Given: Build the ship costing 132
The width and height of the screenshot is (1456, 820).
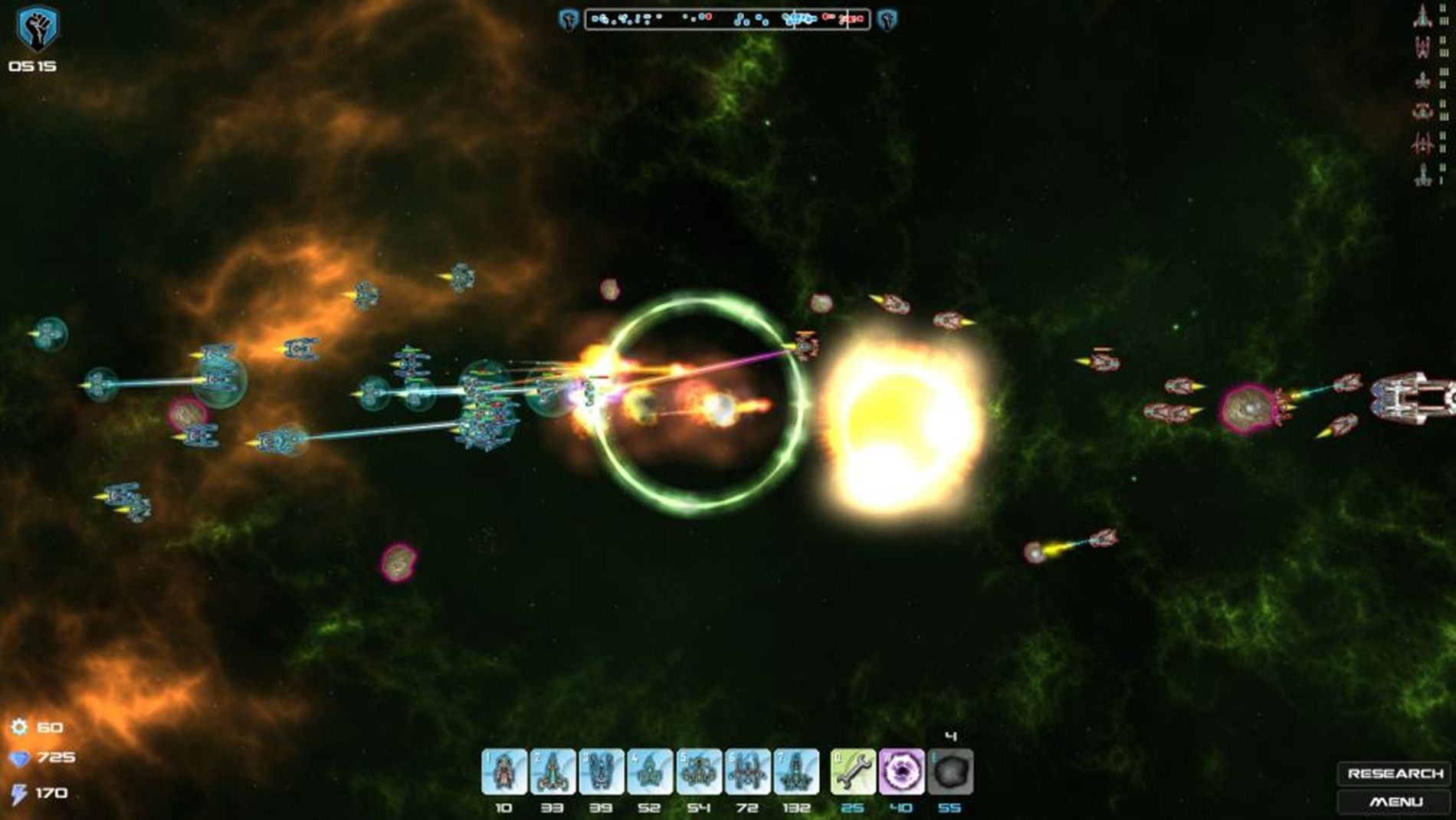Looking at the screenshot, I should [x=796, y=772].
